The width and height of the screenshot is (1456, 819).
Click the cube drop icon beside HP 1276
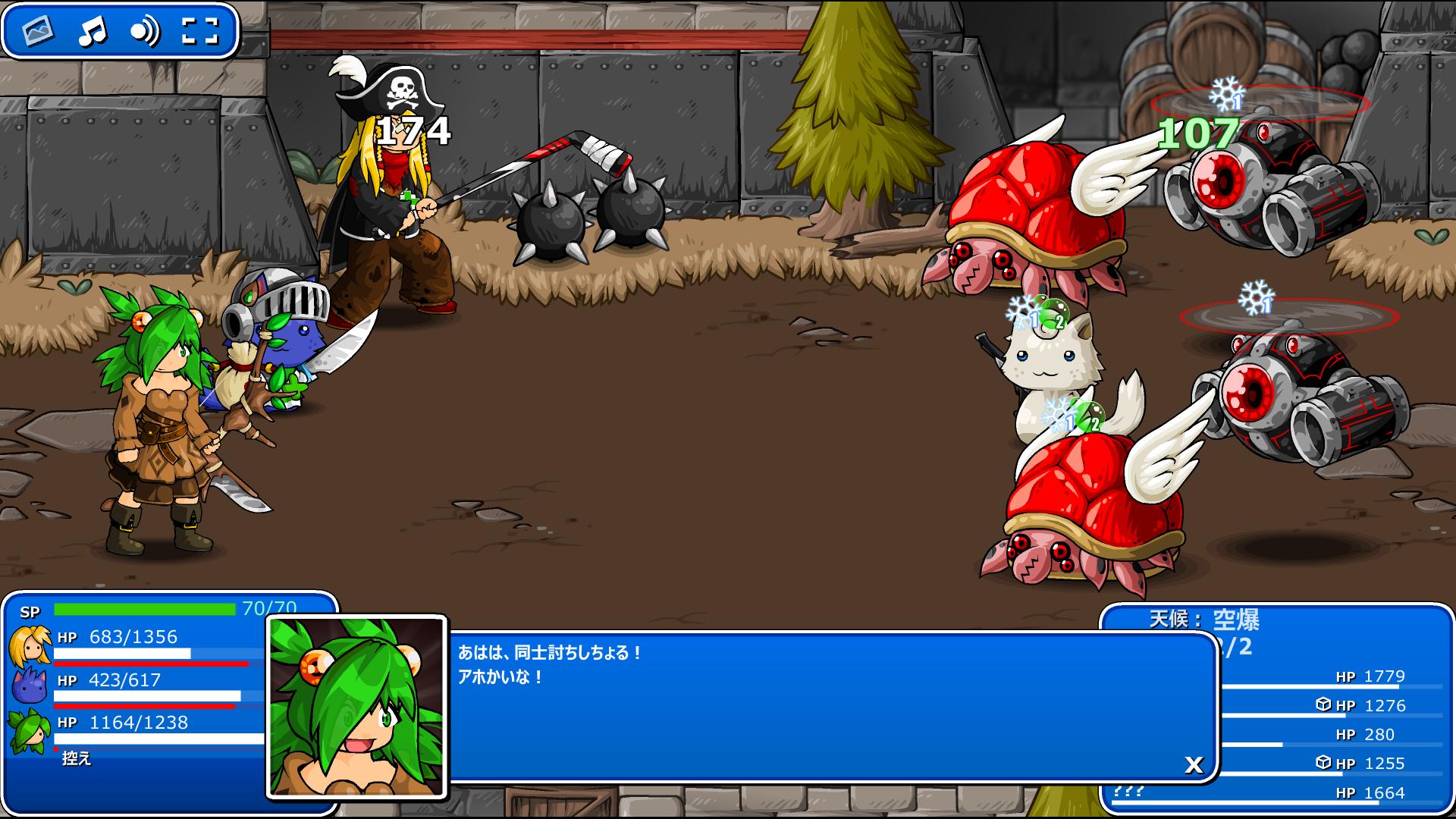coord(1324,704)
